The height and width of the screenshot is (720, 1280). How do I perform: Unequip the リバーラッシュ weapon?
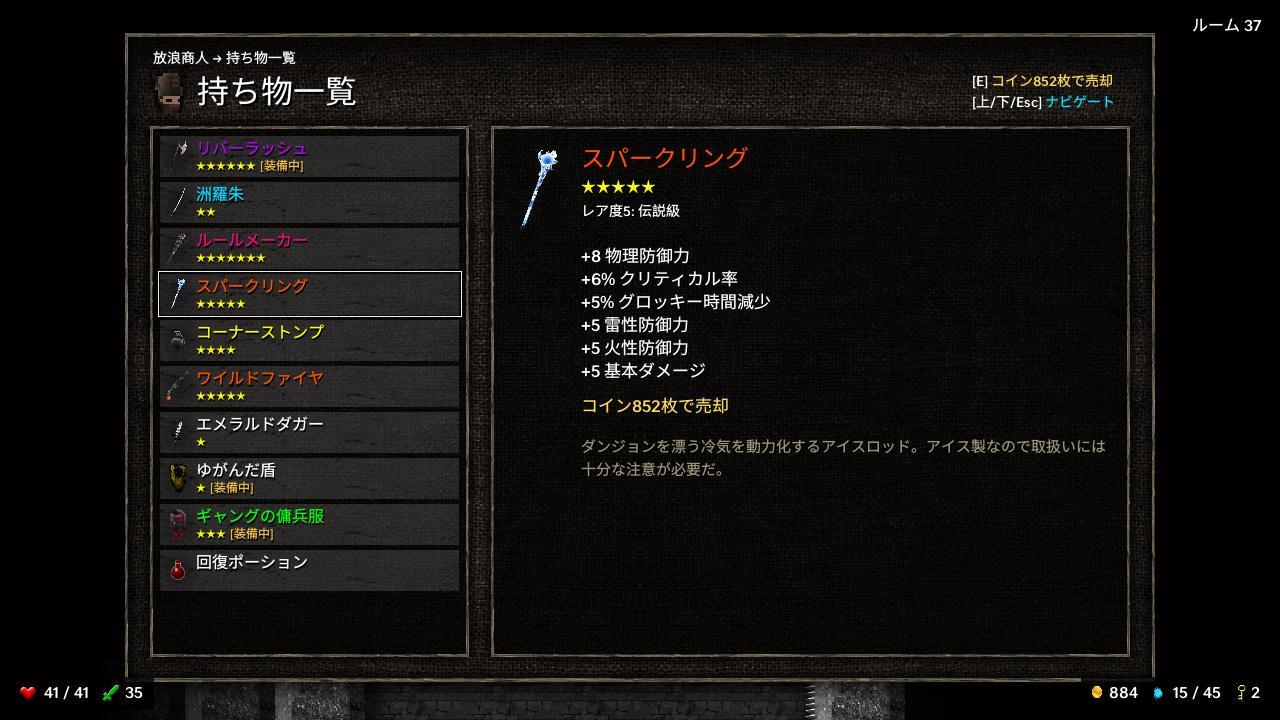coord(308,155)
